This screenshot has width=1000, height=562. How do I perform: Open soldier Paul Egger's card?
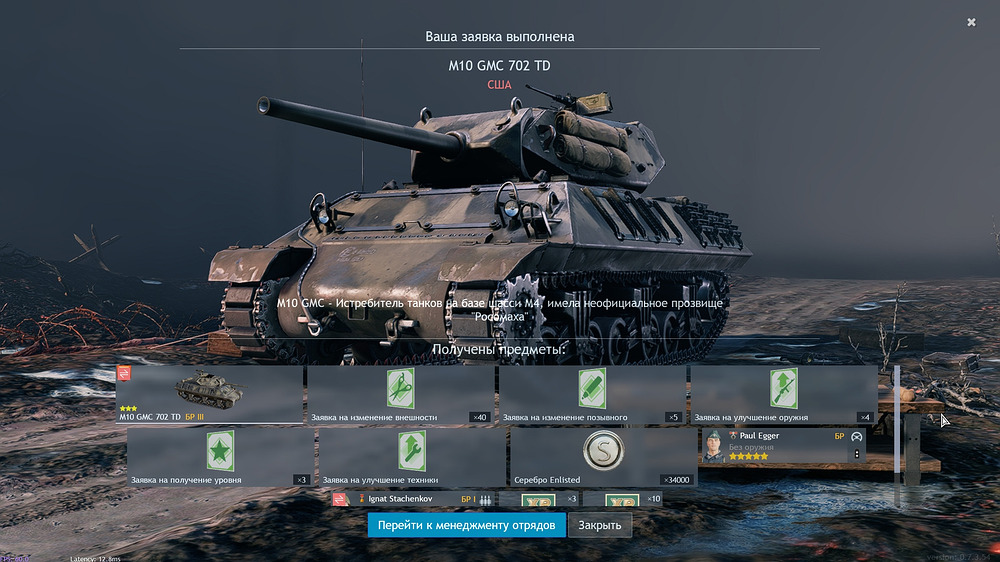tap(781, 446)
